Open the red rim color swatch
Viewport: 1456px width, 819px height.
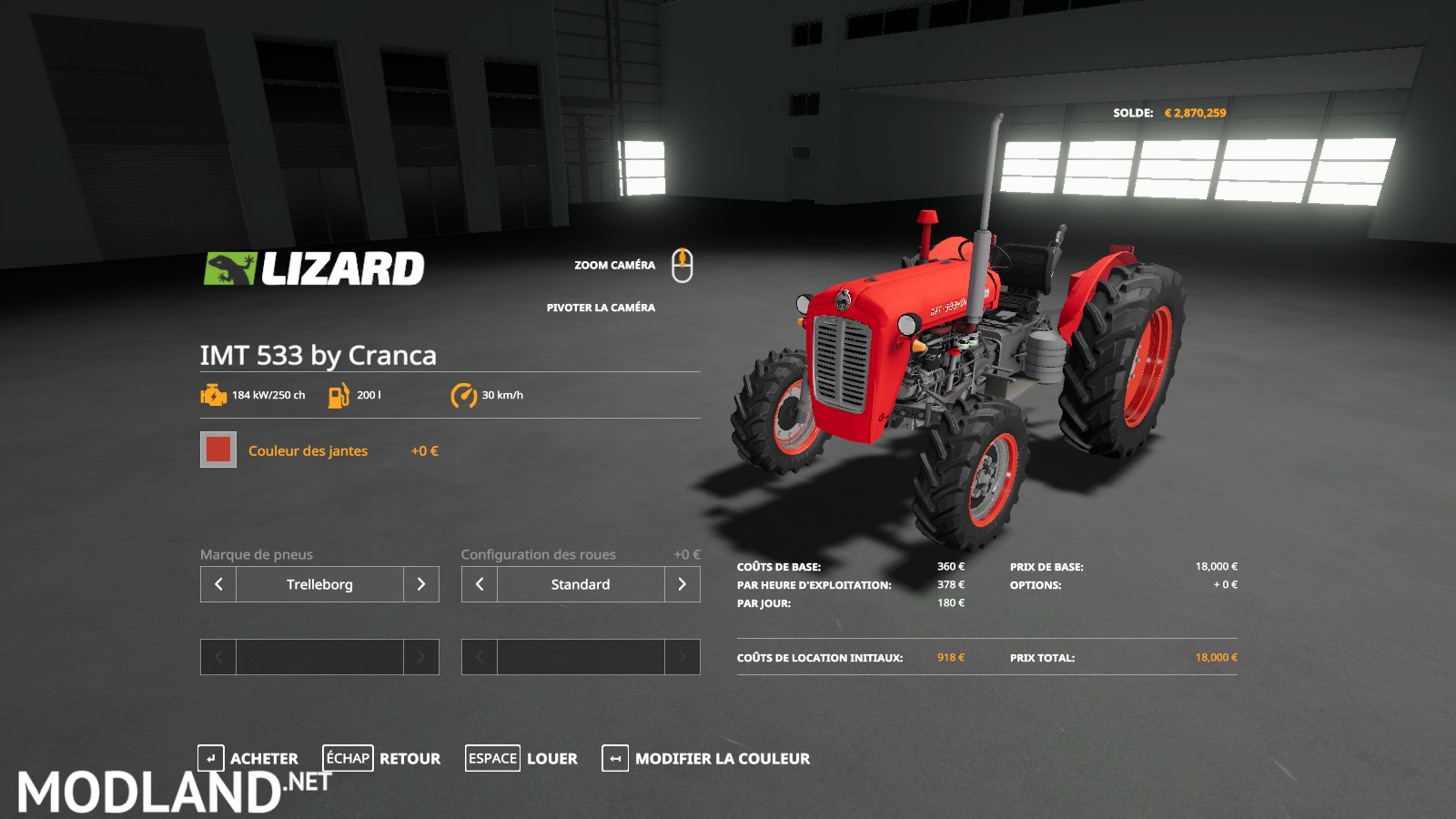(217, 449)
